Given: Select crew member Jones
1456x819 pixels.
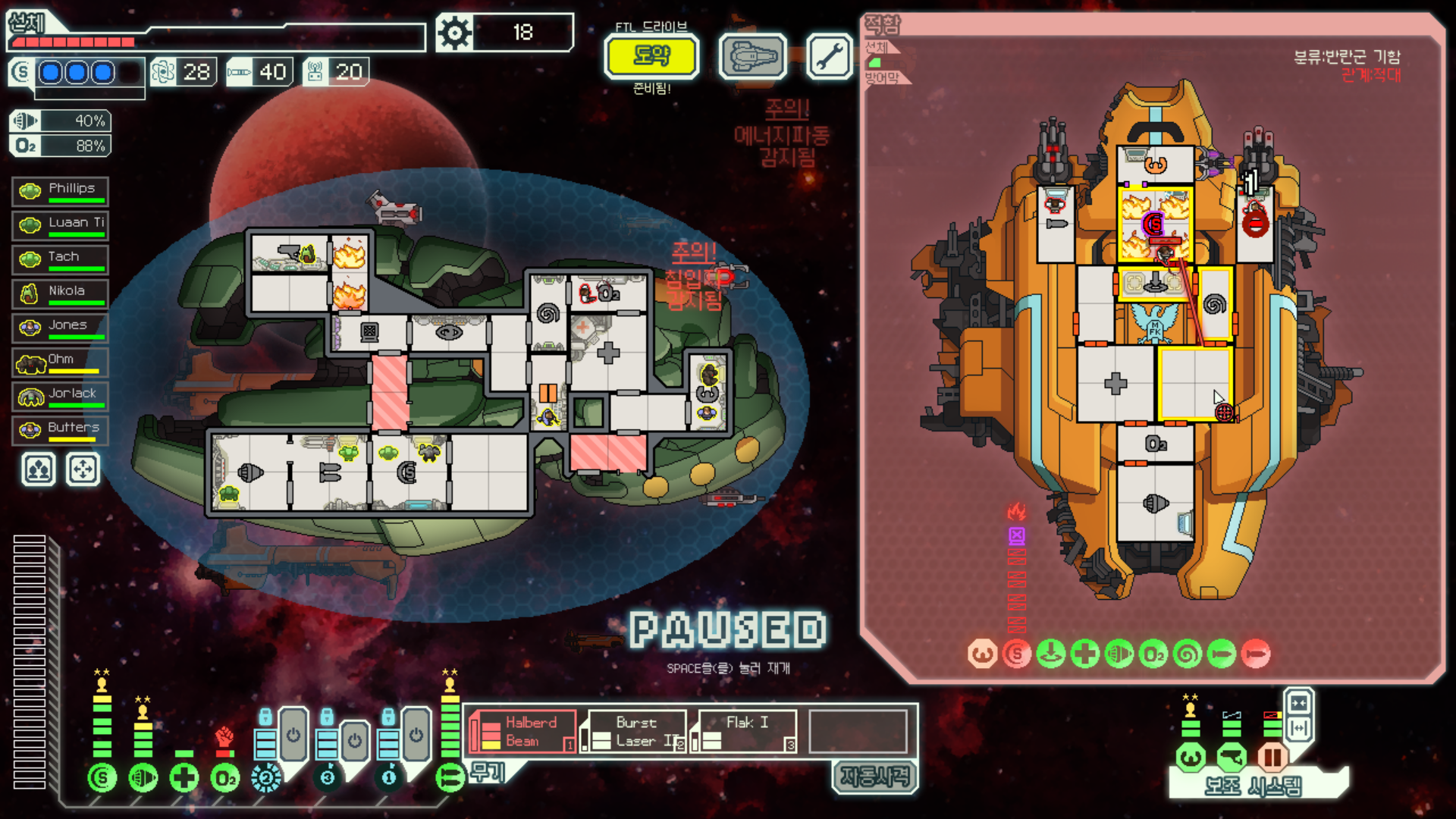Looking at the screenshot, I should click(x=61, y=328).
